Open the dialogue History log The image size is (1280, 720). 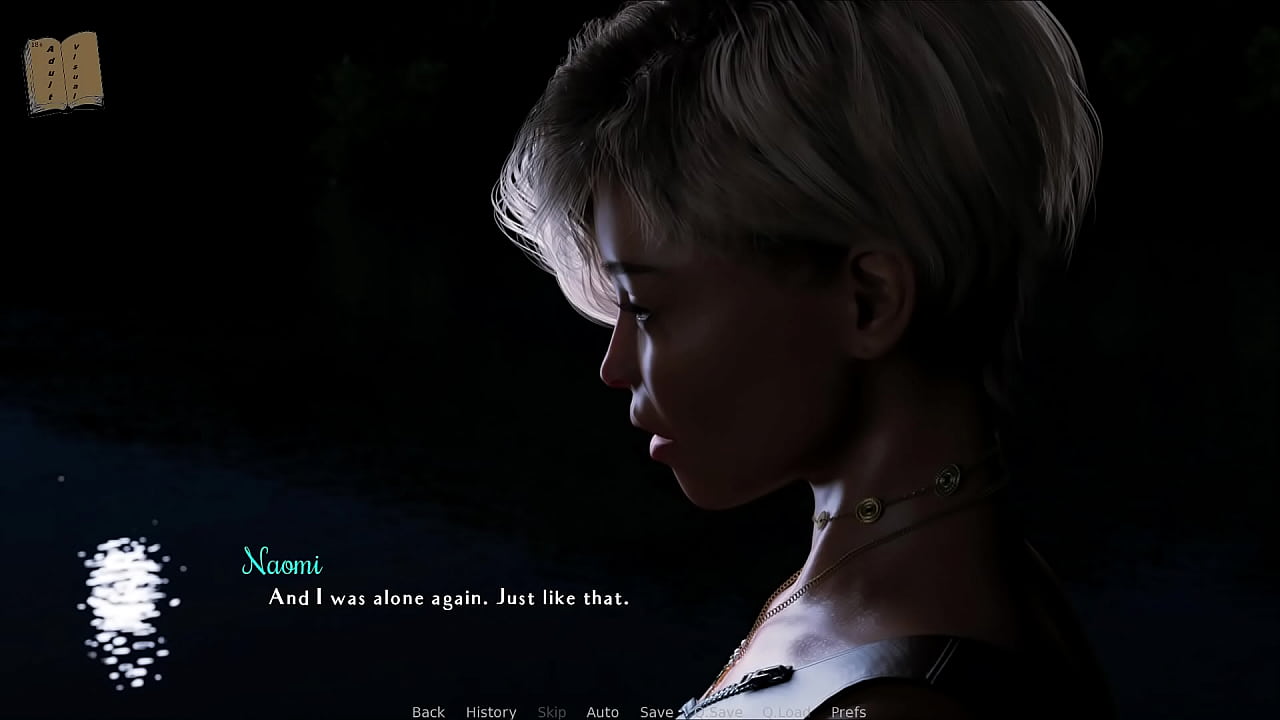491,712
